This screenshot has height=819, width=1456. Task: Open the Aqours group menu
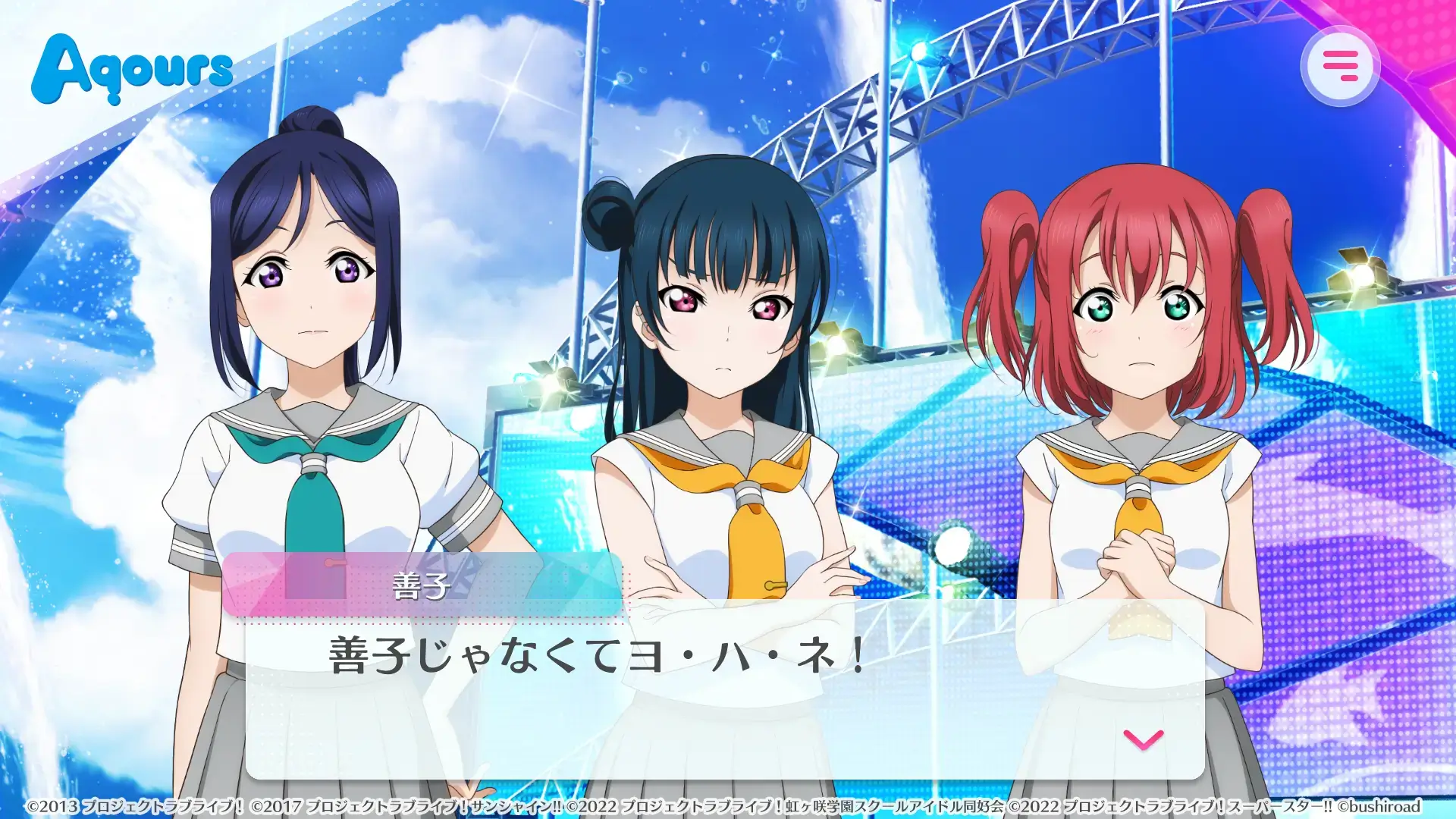[133, 68]
